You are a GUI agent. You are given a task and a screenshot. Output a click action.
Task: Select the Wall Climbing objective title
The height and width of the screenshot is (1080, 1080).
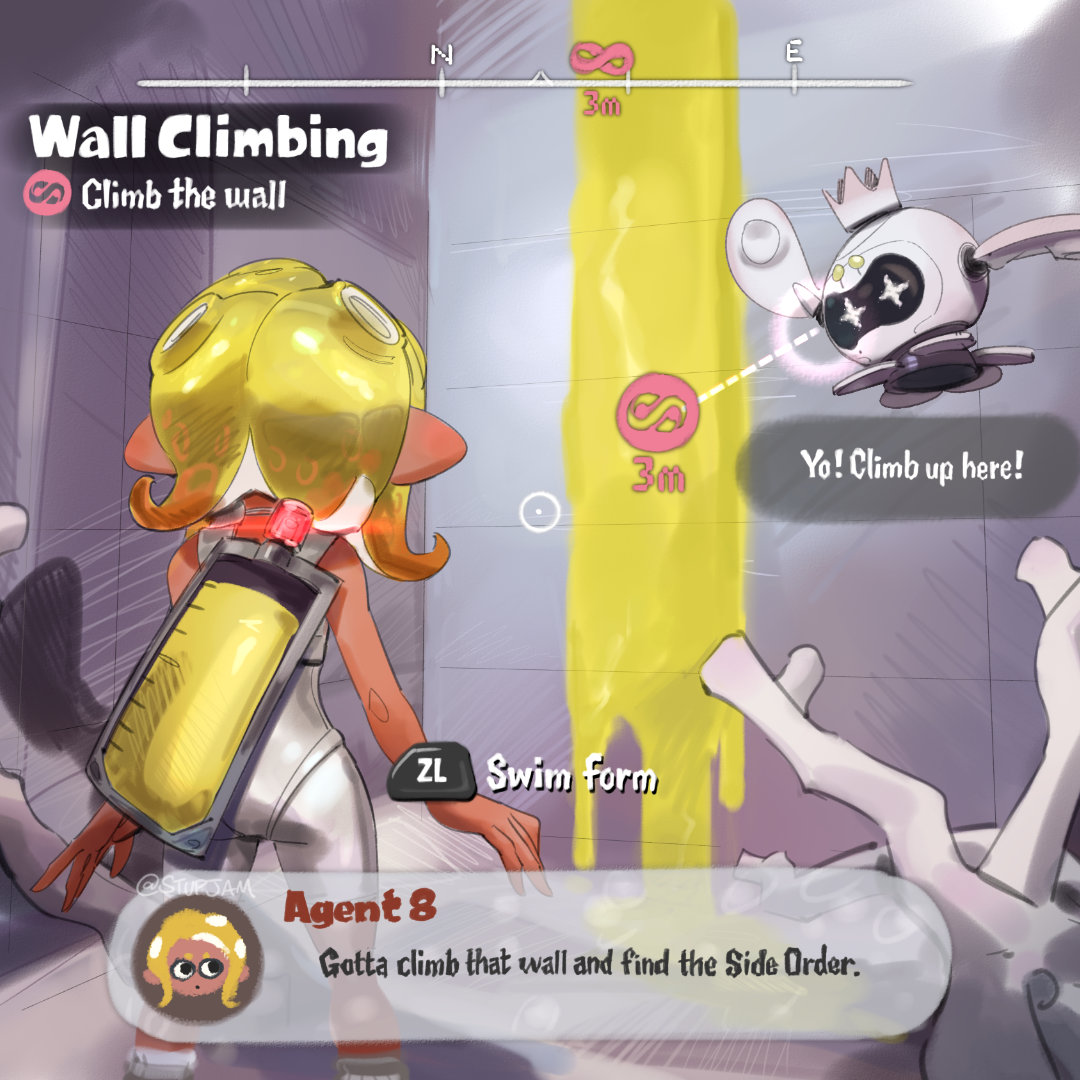pyautogui.click(x=208, y=140)
